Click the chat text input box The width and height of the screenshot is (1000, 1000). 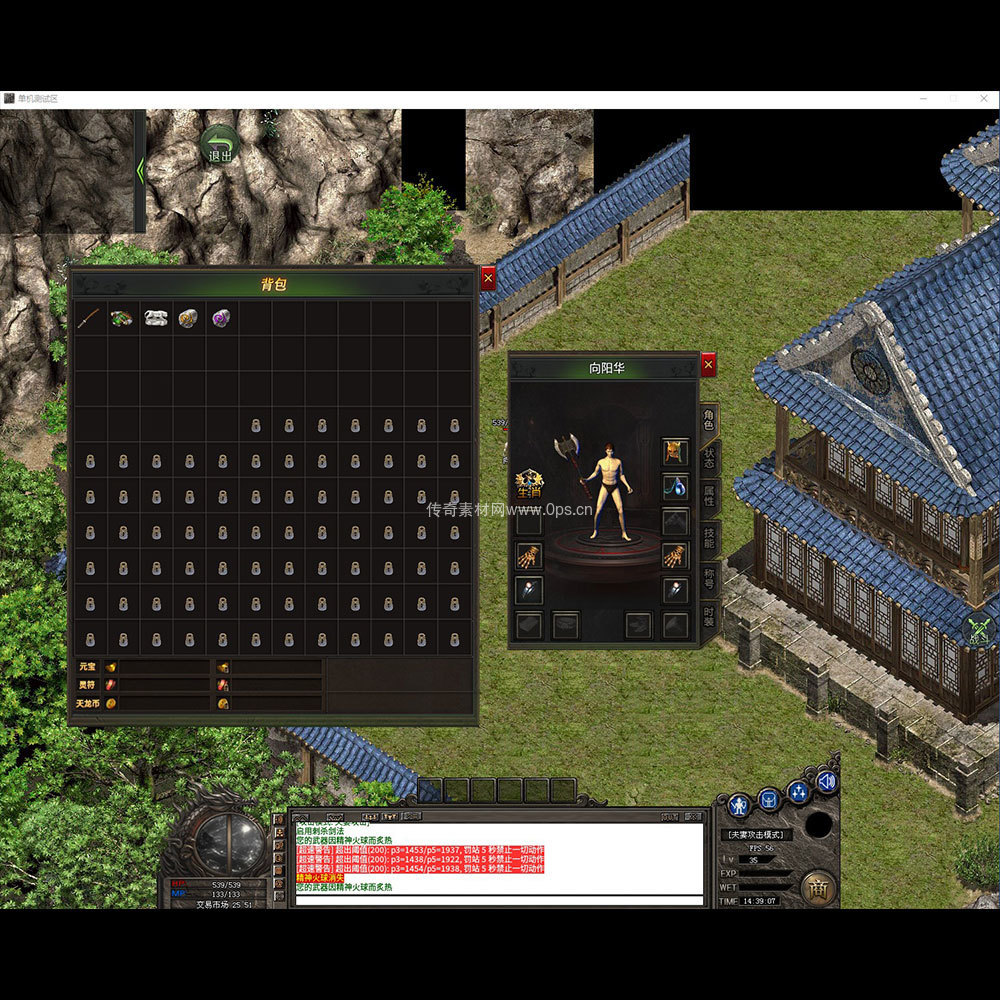[500, 900]
